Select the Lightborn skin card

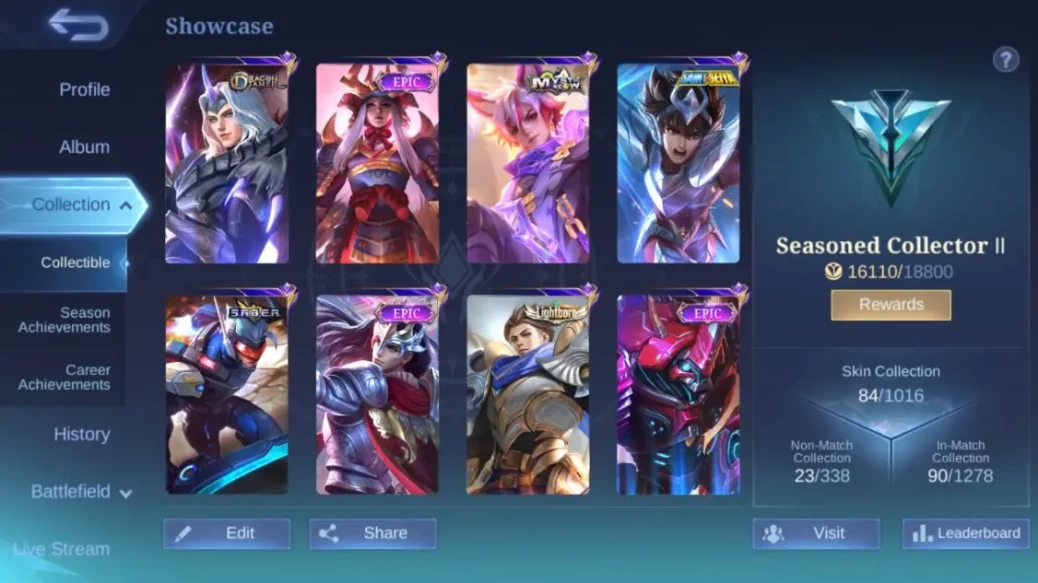tap(528, 395)
